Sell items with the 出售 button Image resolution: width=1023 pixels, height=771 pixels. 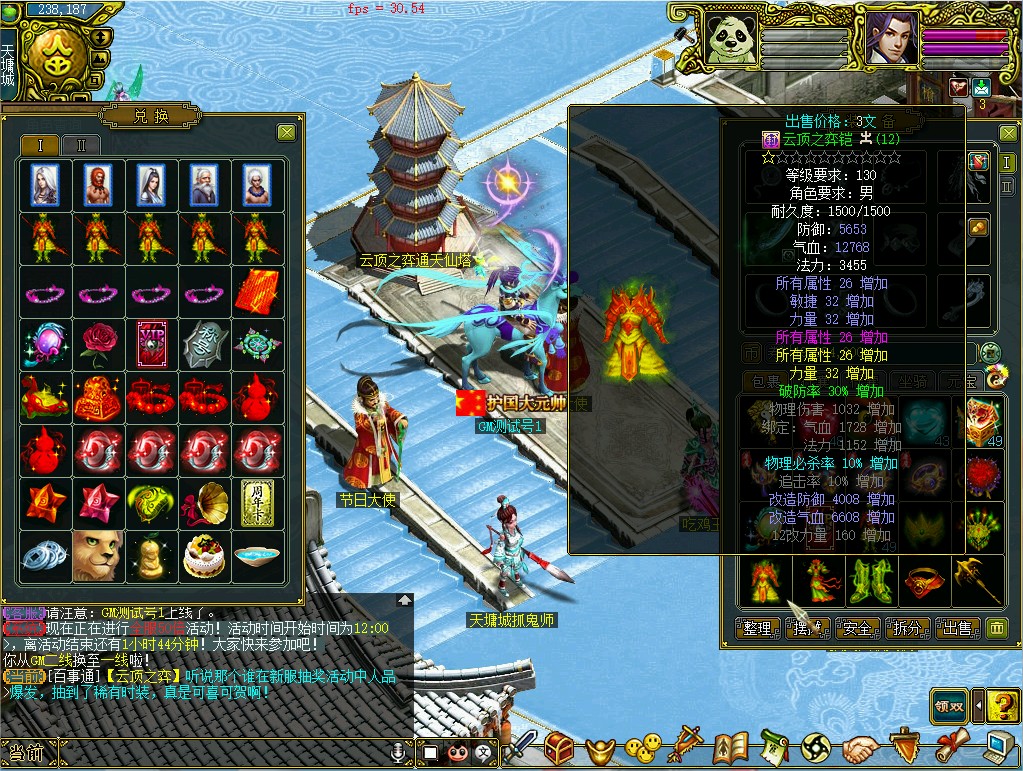coord(957,628)
